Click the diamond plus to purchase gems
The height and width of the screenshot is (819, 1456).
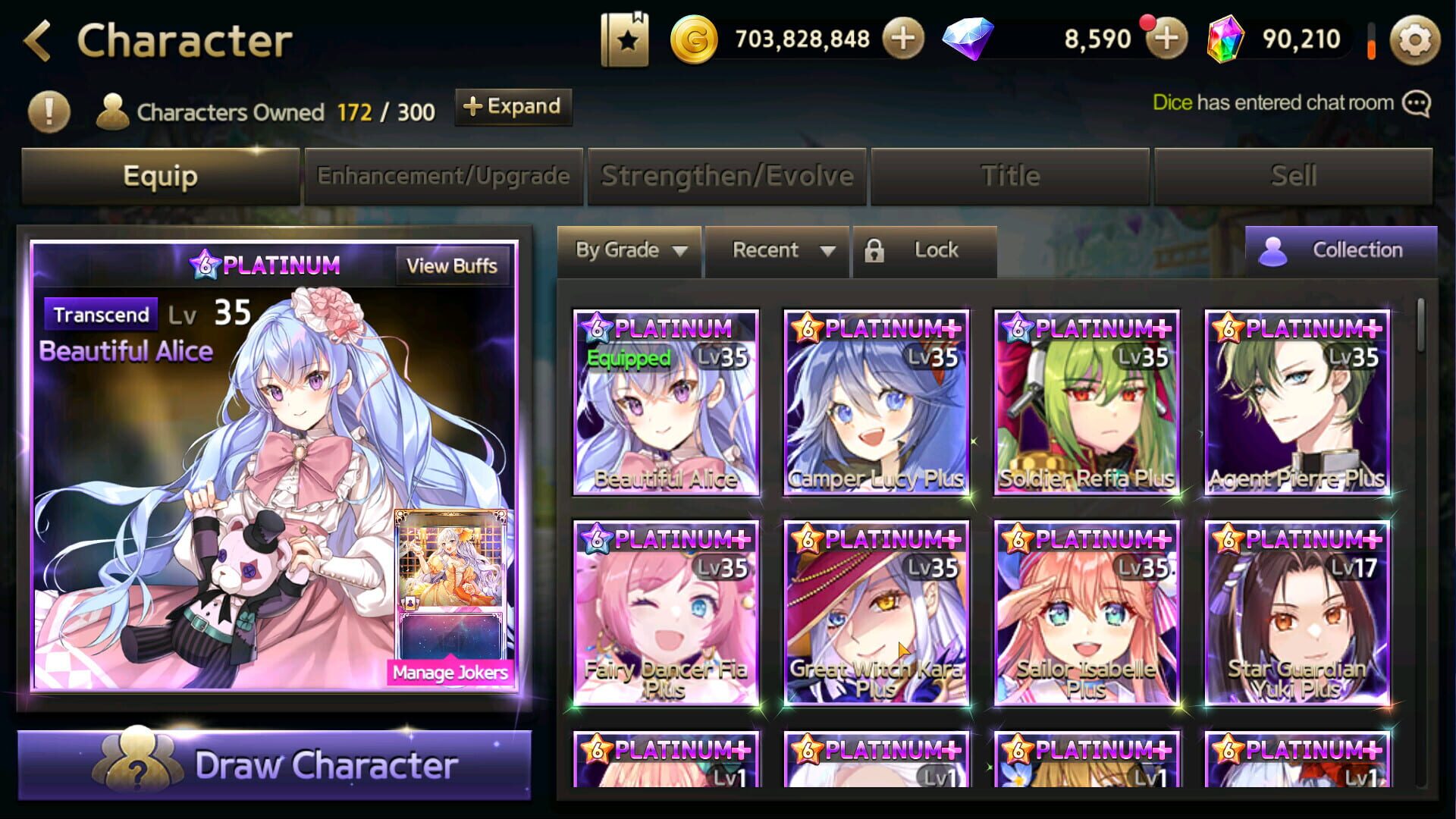(1166, 38)
